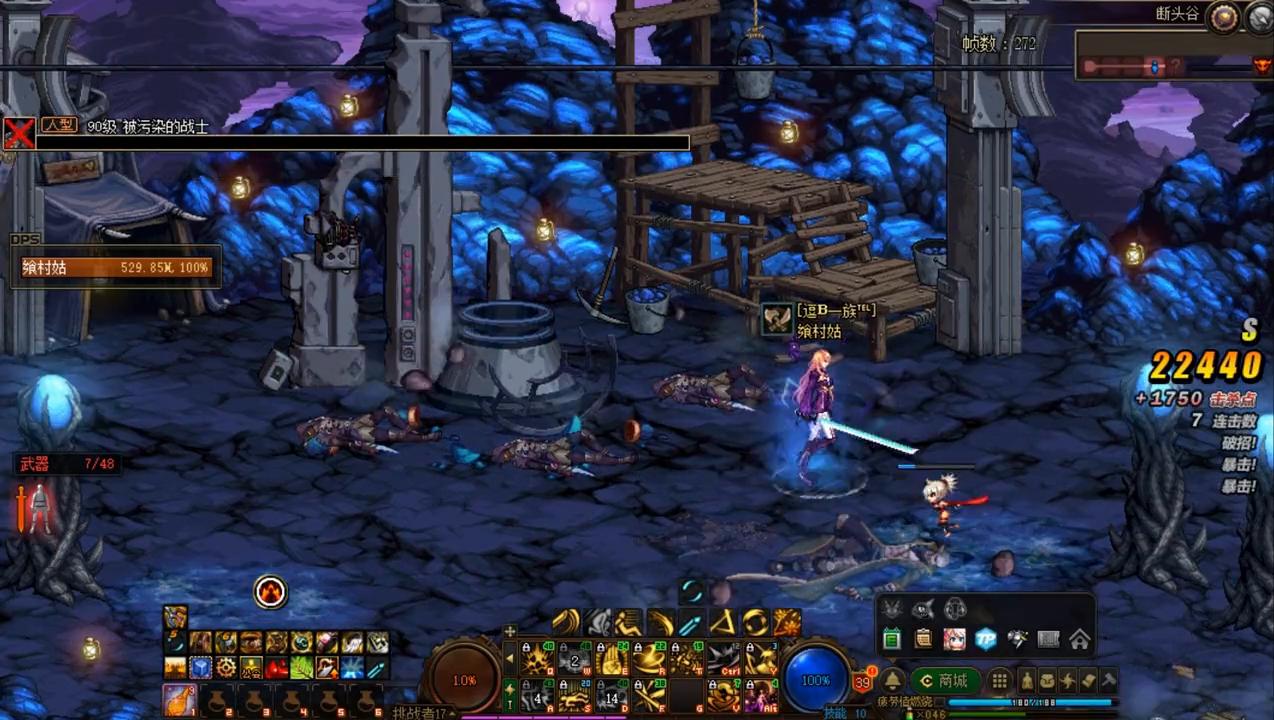This screenshot has width=1274, height=720.
Task: Select the TP hexagon icon
Action: point(986,639)
